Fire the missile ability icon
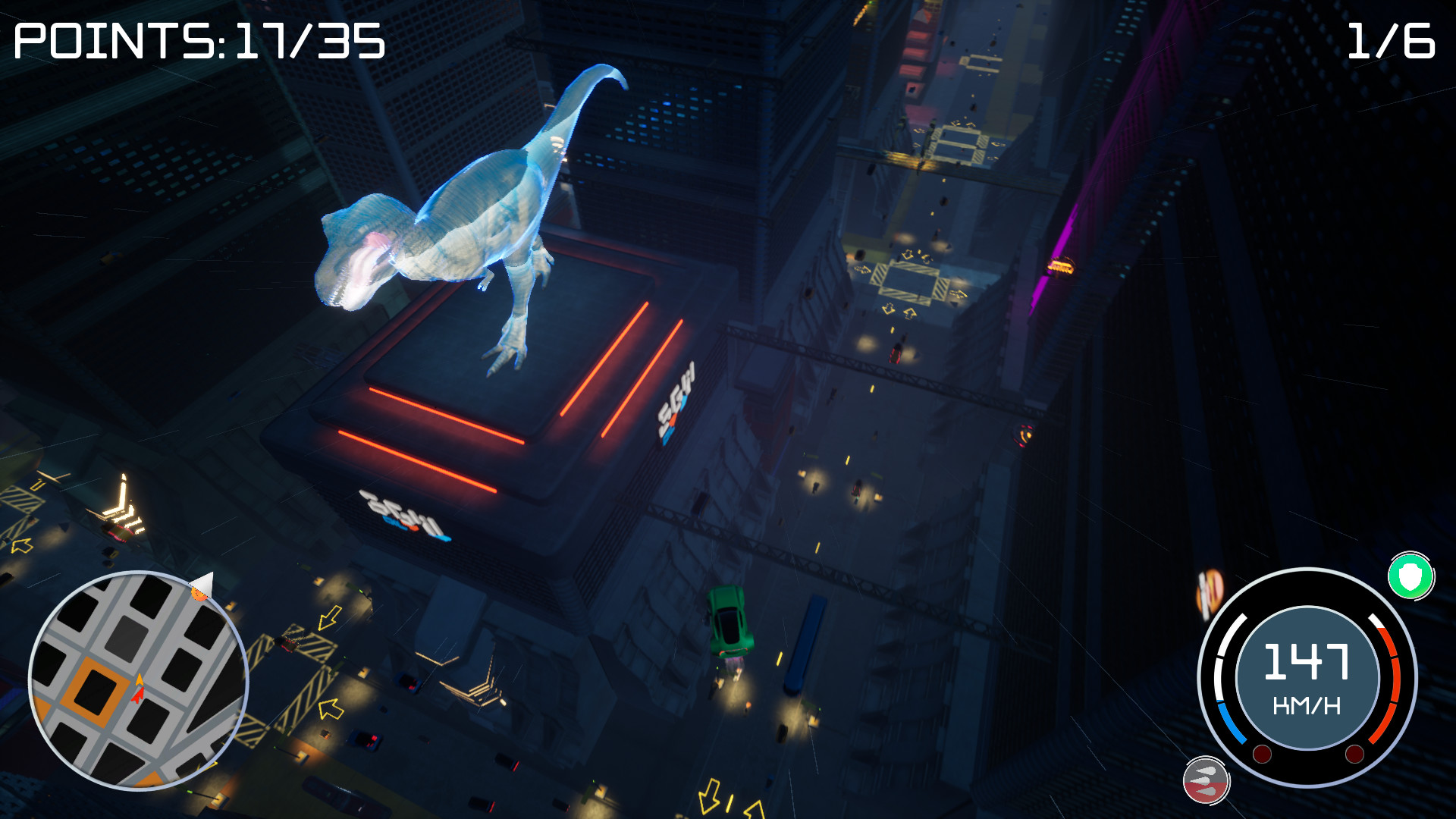1456x819 pixels. coord(1206,780)
